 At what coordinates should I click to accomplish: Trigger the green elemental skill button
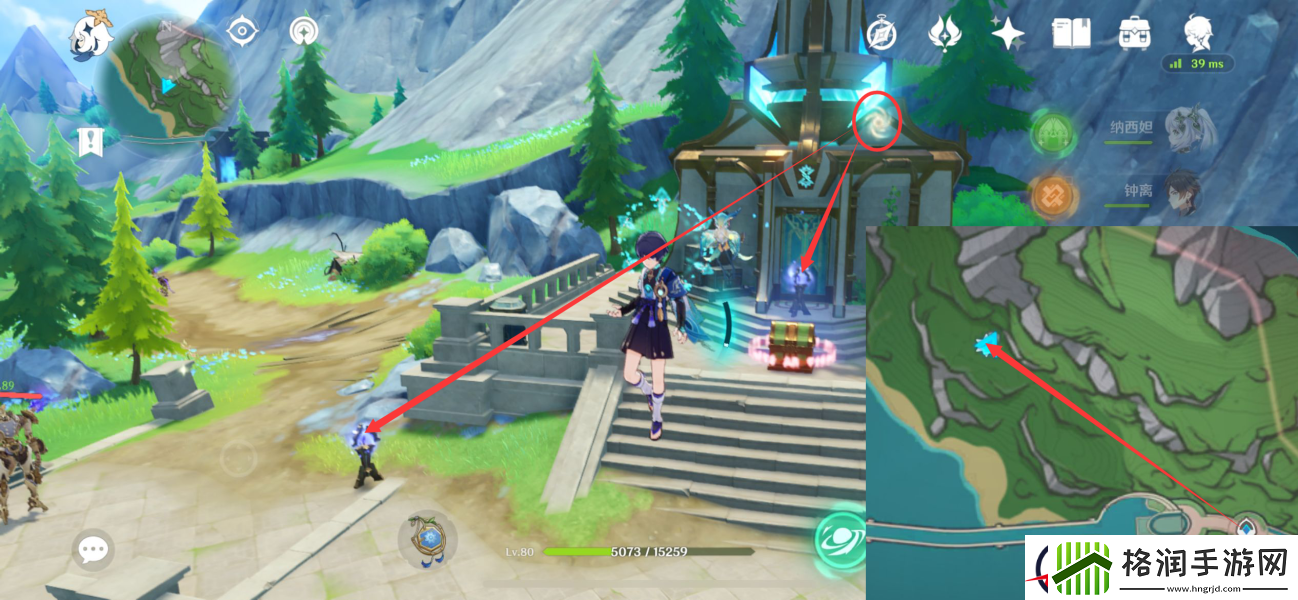coord(838,535)
